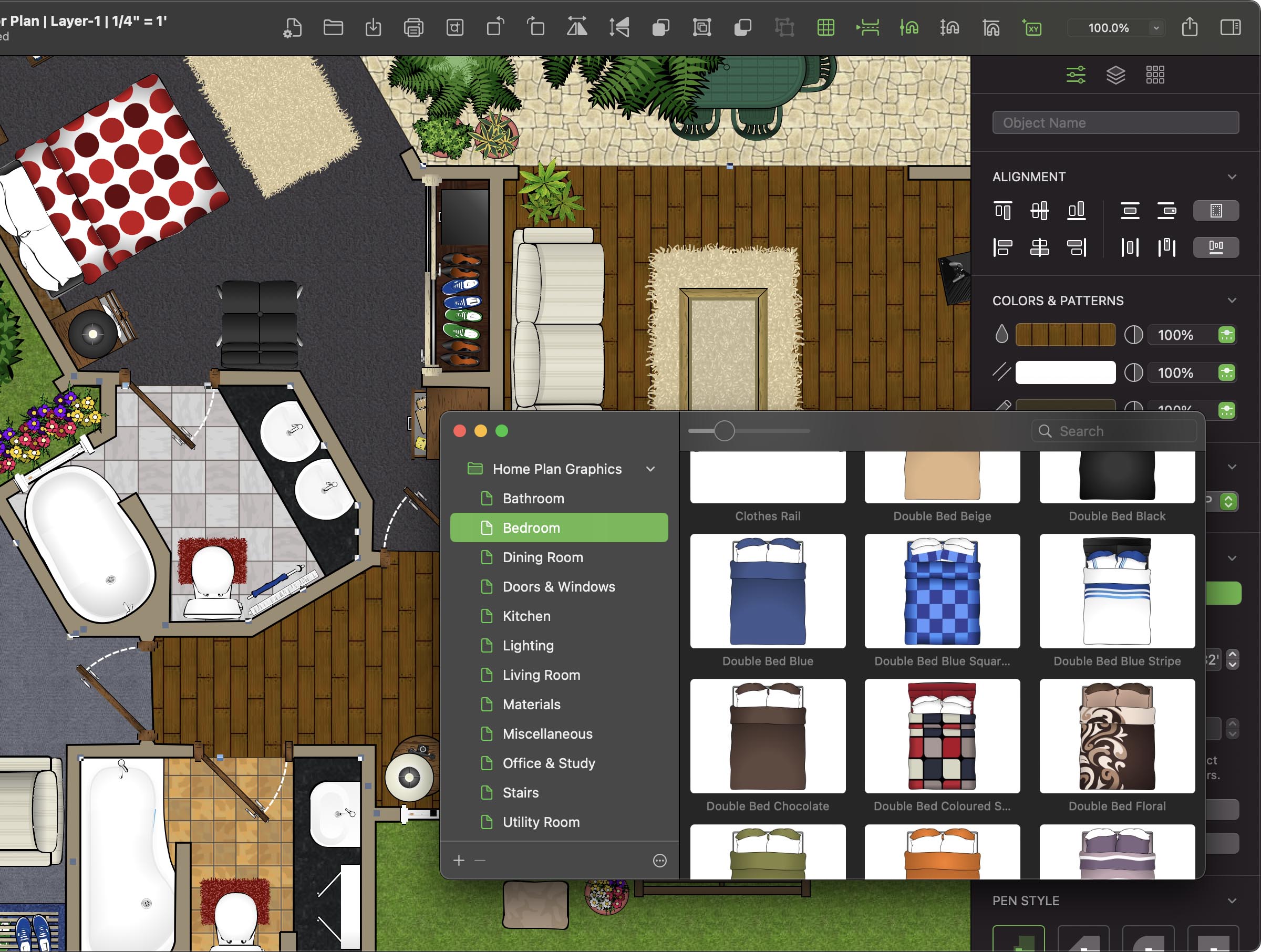This screenshot has height=952, width=1261.
Task: Show the Office & Study items
Action: coord(549,763)
